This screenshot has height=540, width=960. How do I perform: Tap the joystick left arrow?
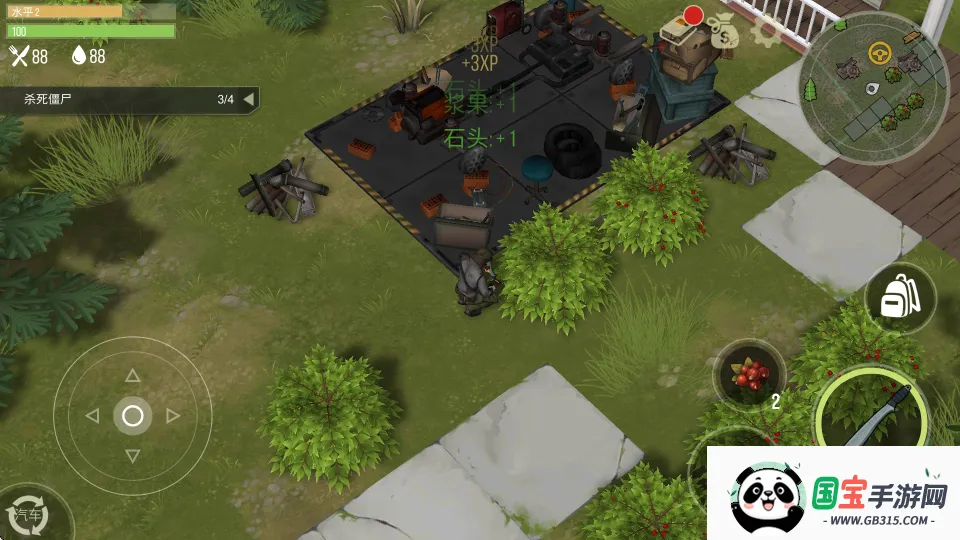[x=92, y=416]
